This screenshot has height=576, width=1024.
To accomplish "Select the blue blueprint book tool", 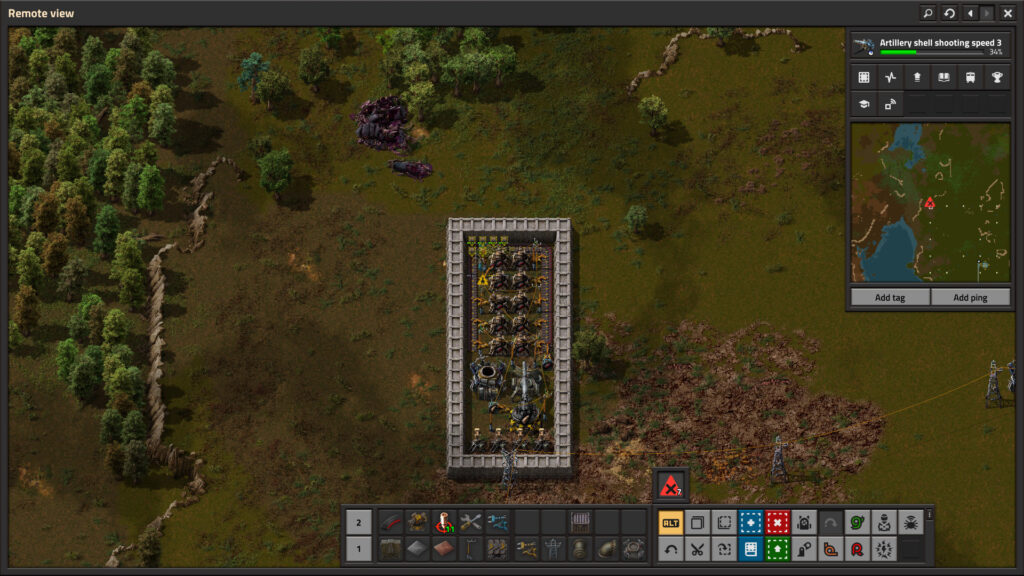I will (x=750, y=548).
